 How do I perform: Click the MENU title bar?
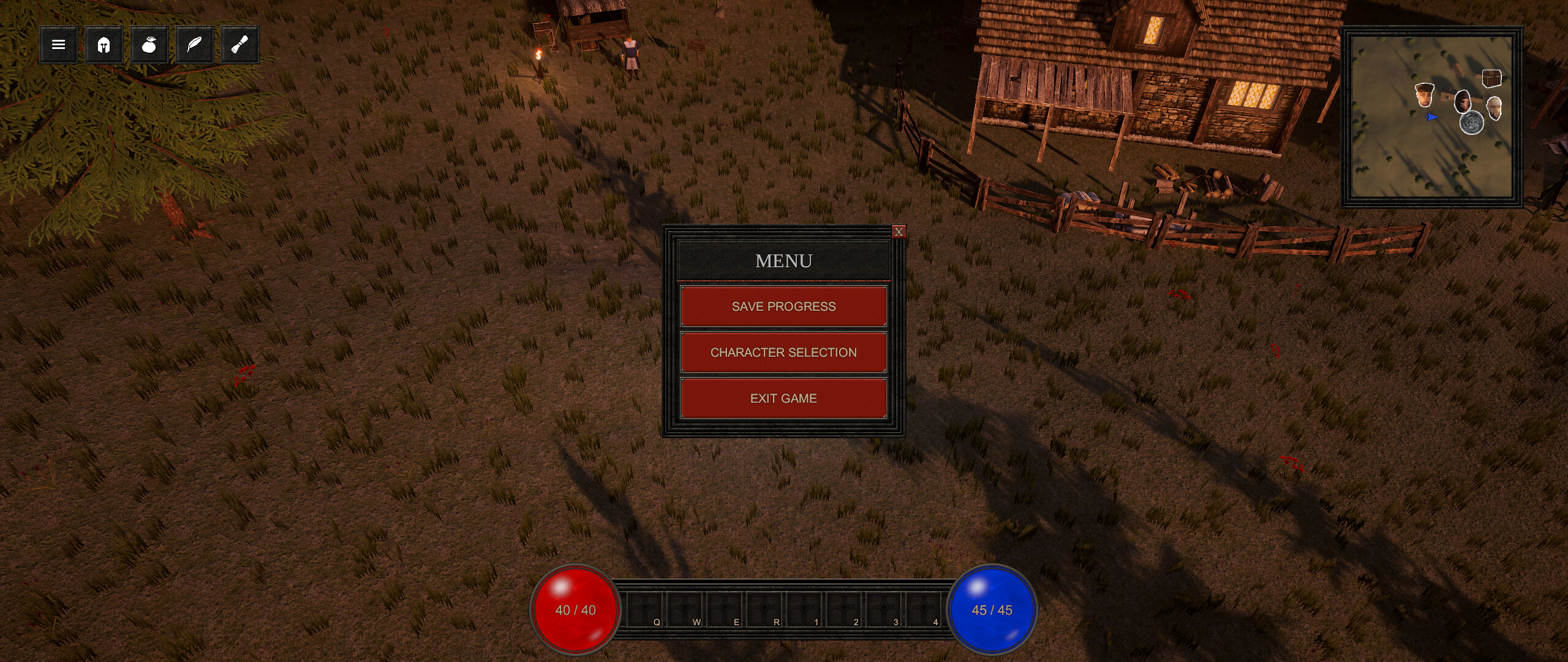(x=783, y=261)
